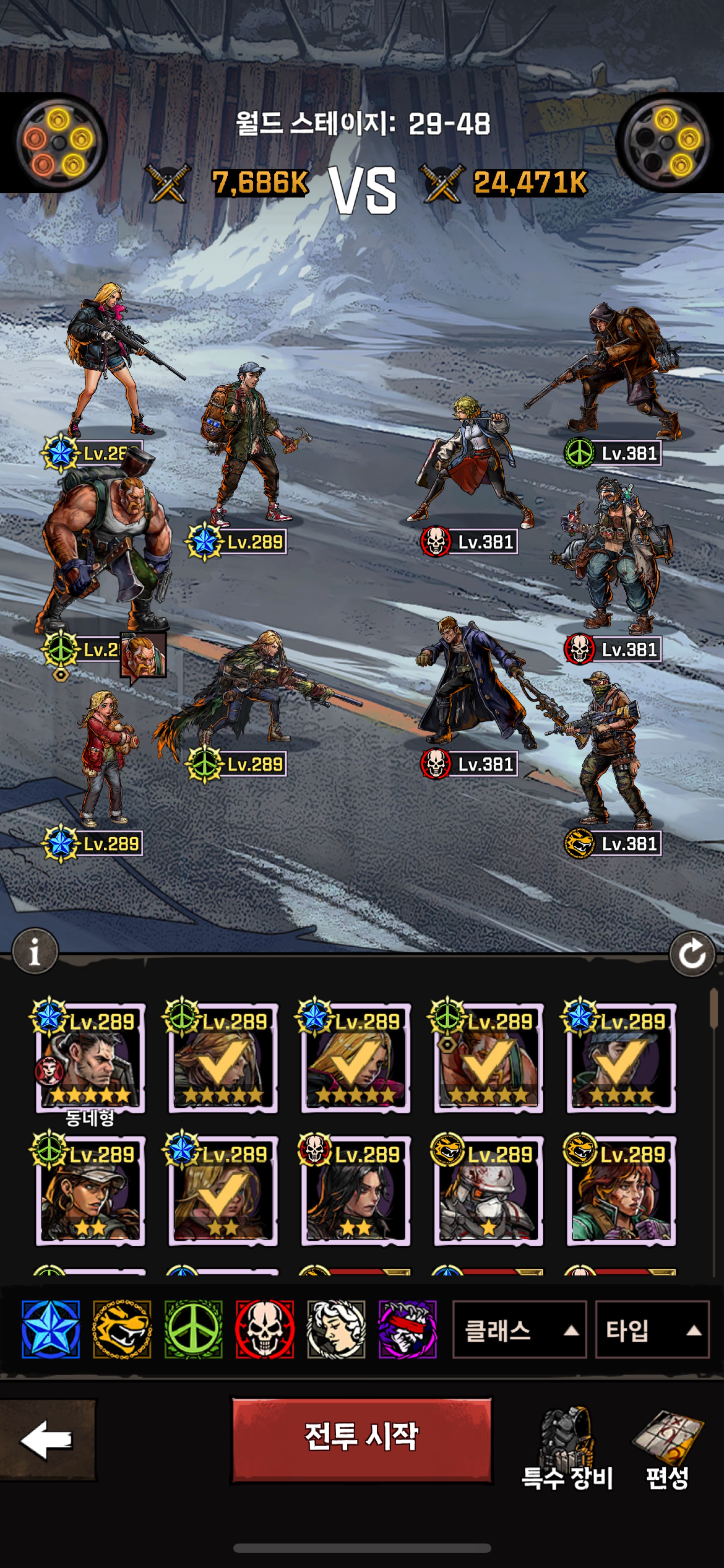Viewport: 724px width, 1568px height.
Task: Open the 클래스 class filter dropdown
Action: 519,1330
